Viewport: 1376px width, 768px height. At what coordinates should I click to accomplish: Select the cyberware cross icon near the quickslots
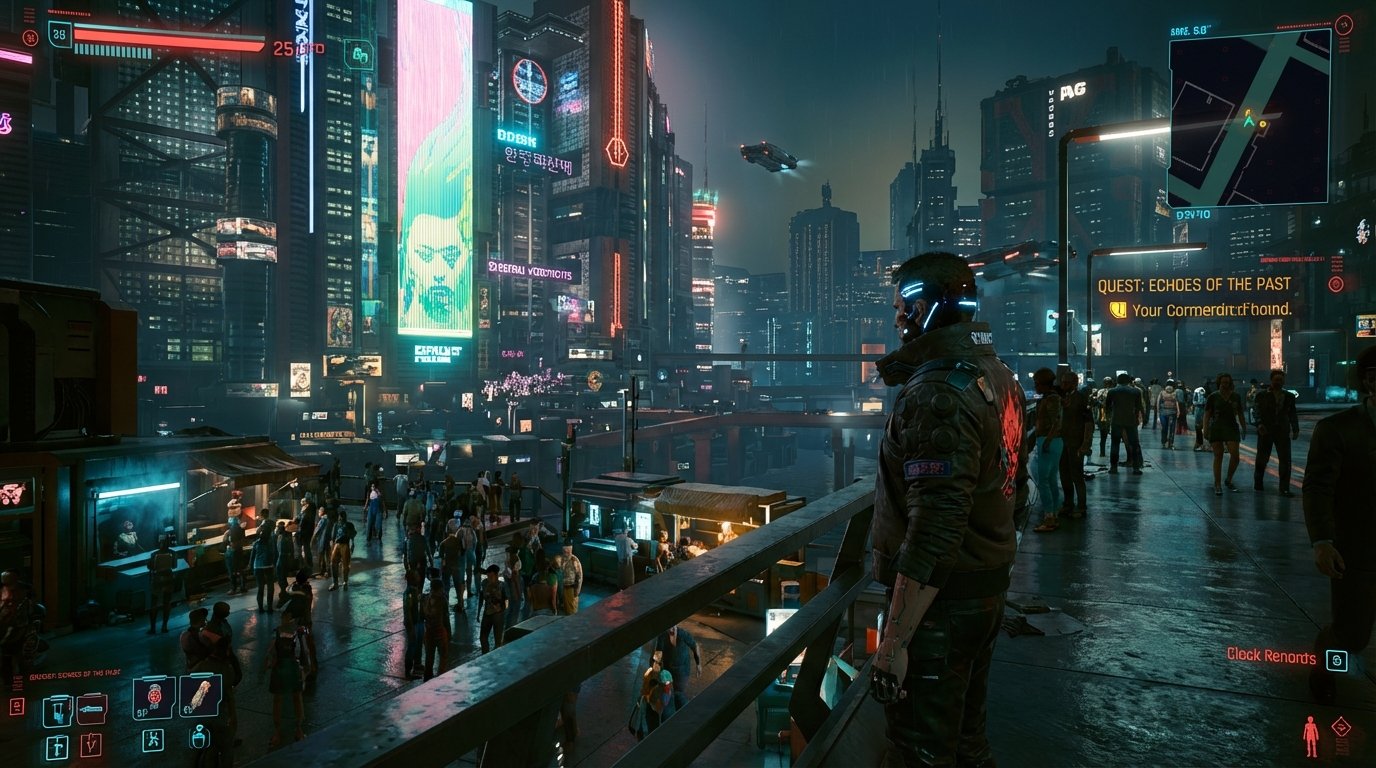(x=154, y=742)
